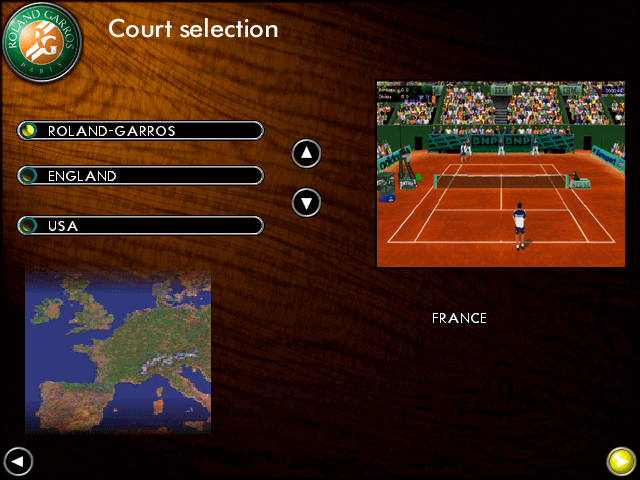640x480 pixels.
Task: Click the up arrow to scroll courts
Action: click(x=306, y=154)
